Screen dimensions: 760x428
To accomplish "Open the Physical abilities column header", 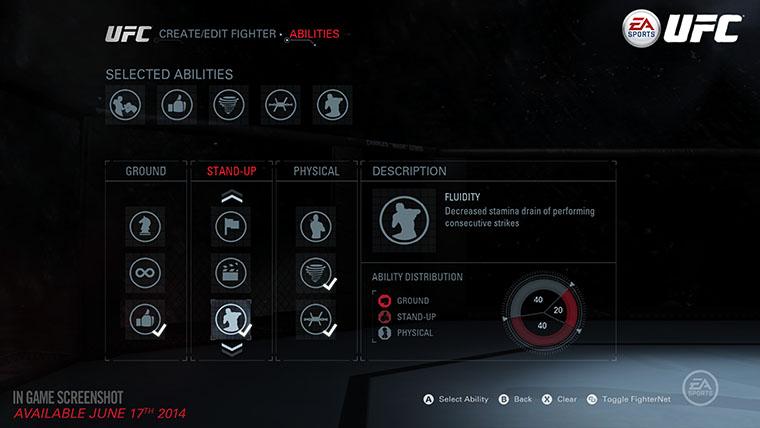I will (x=316, y=171).
